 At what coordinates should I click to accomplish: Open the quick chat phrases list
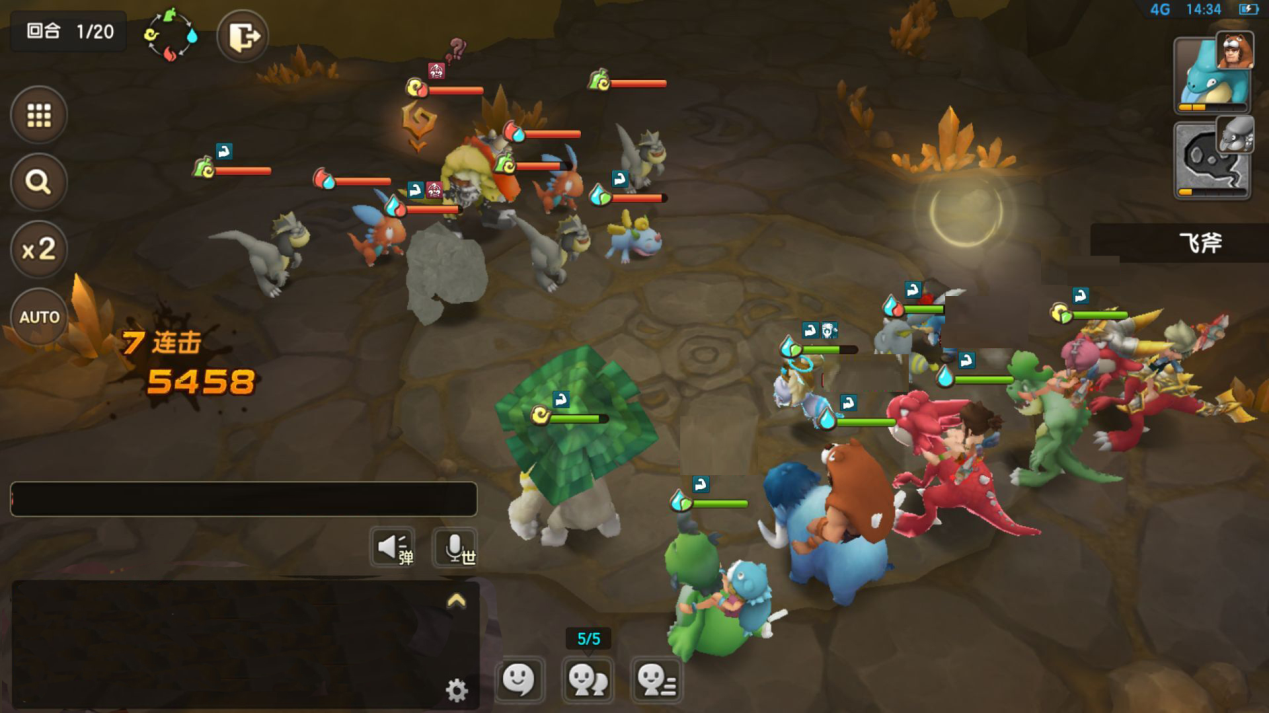tap(656, 680)
